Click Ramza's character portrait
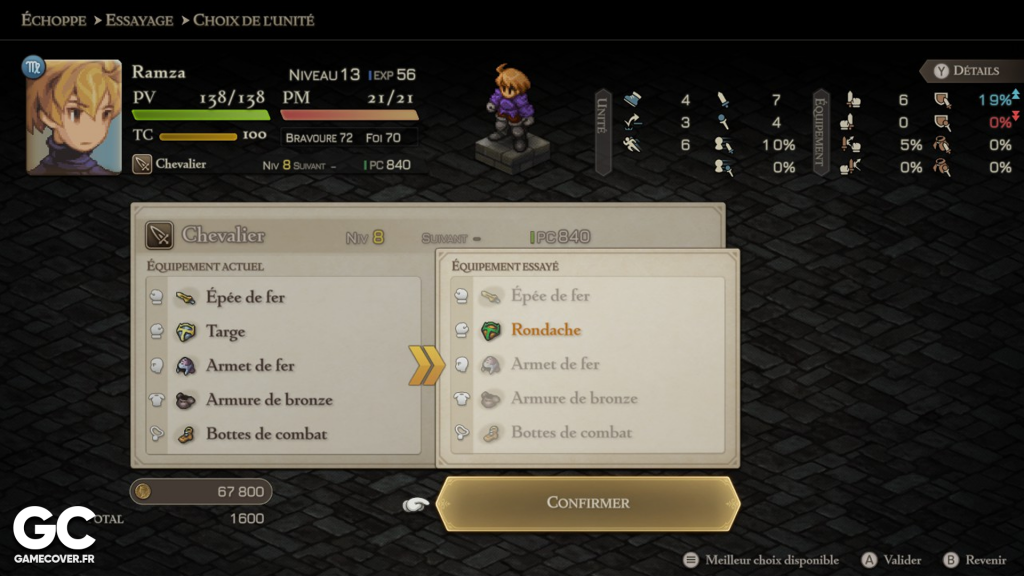 (x=73, y=117)
